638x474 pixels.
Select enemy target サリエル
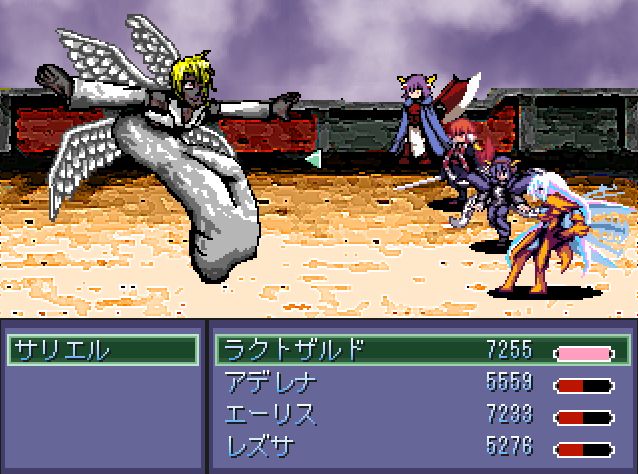(101, 351)
